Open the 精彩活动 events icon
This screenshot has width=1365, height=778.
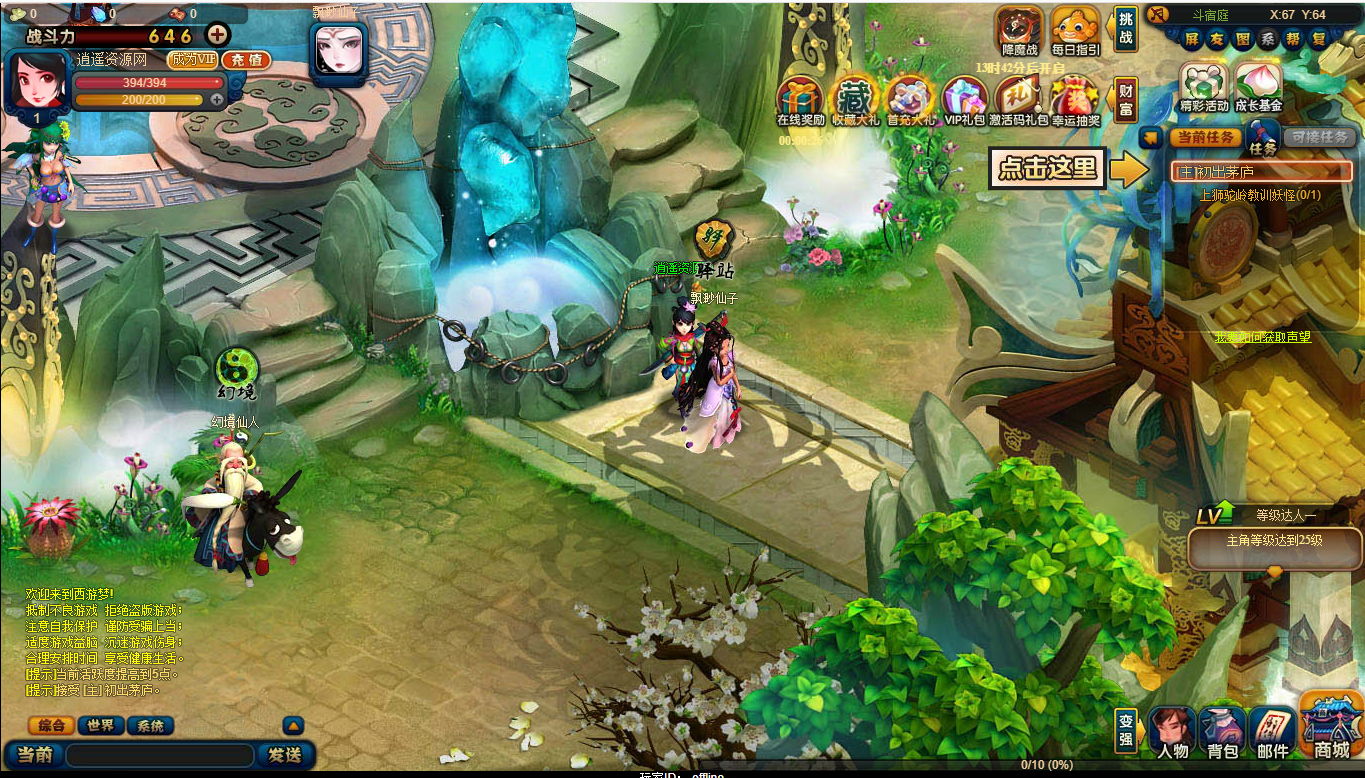(1203, 88)
